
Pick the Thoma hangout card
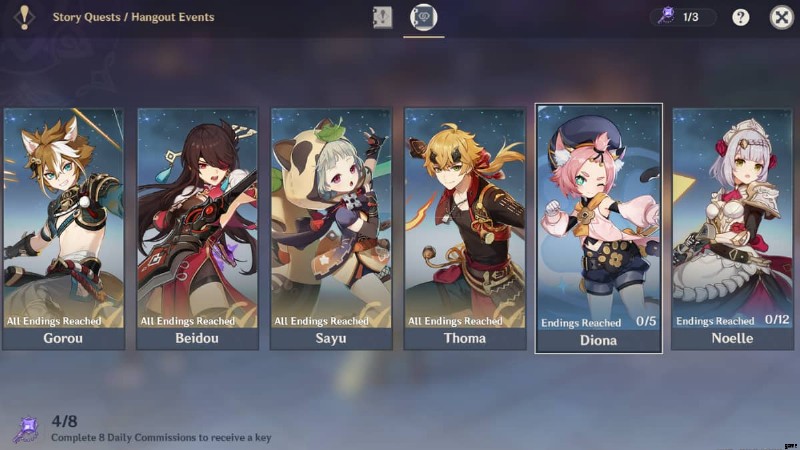(x=465, y=228)
